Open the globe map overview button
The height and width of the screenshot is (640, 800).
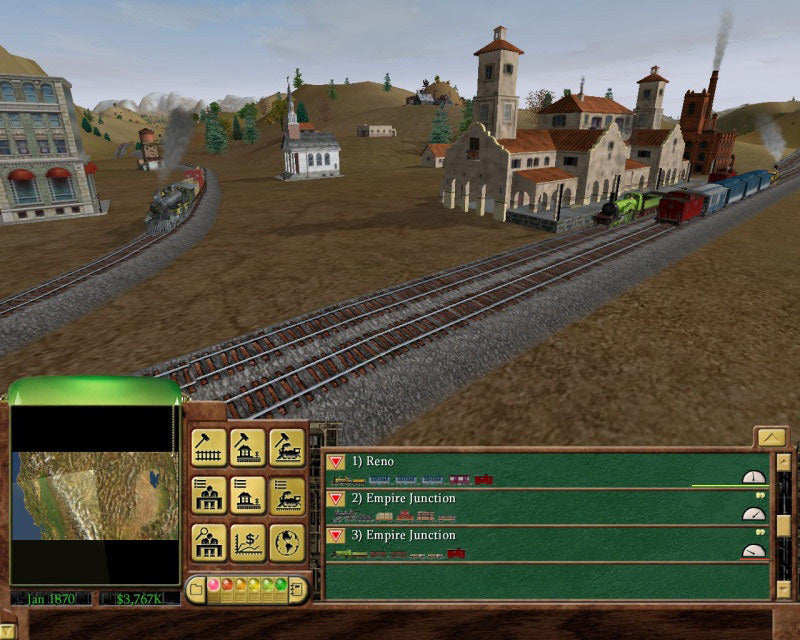287,542
